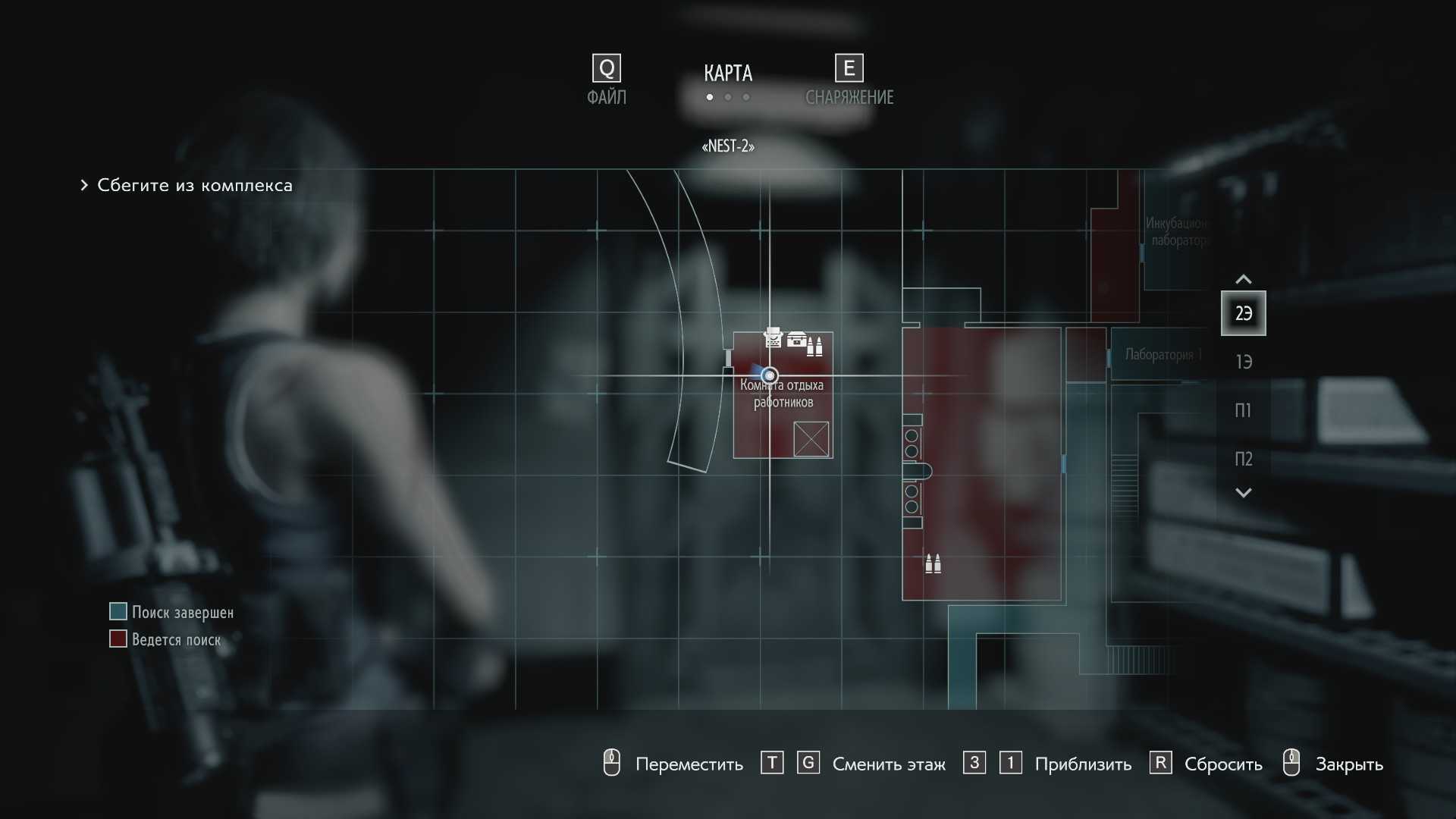Select floor 2Э in the floor list
Screen dimensions: 1456x819
1243,313
